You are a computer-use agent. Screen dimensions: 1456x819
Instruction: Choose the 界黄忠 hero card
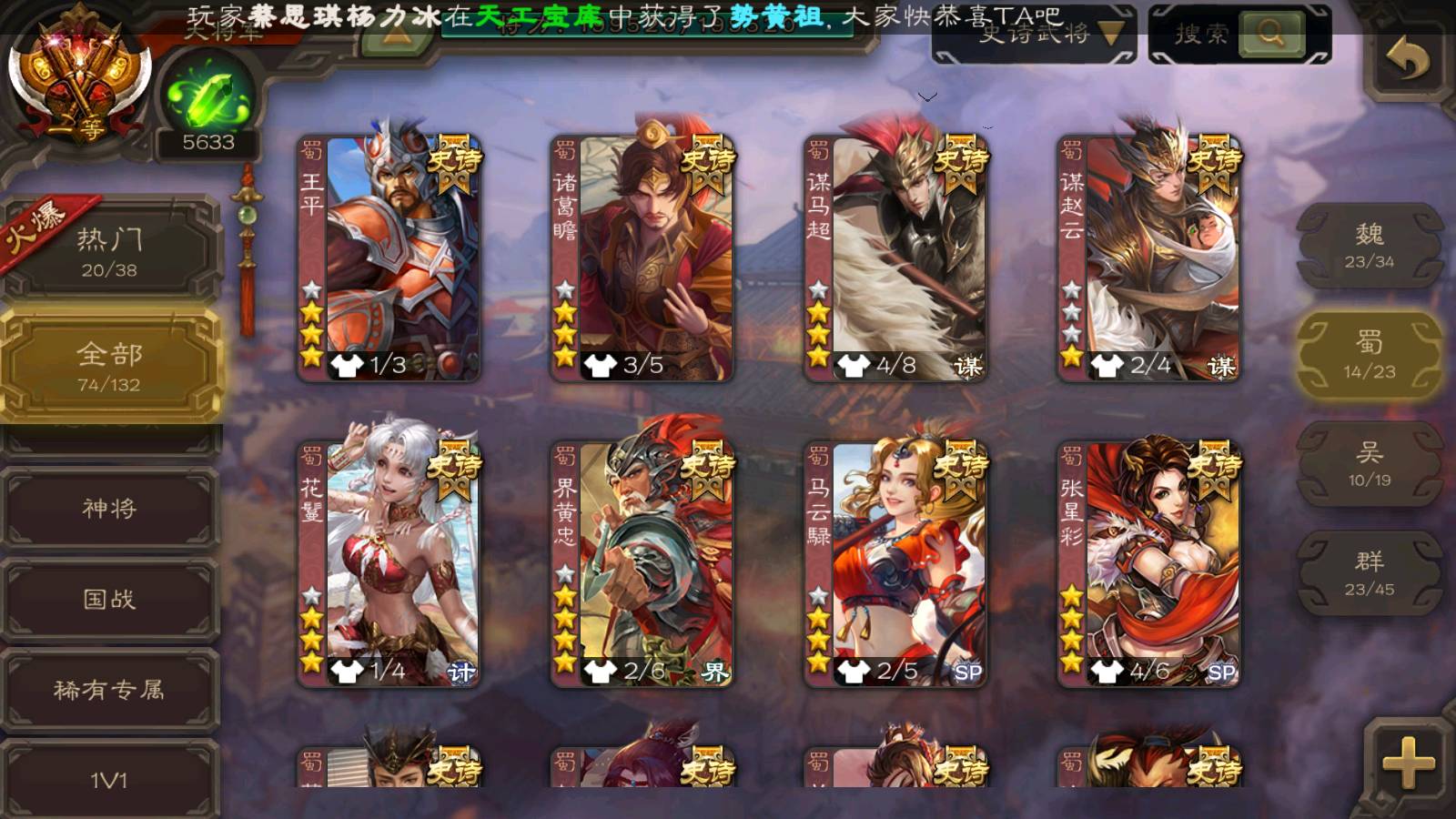coord(642,564)
